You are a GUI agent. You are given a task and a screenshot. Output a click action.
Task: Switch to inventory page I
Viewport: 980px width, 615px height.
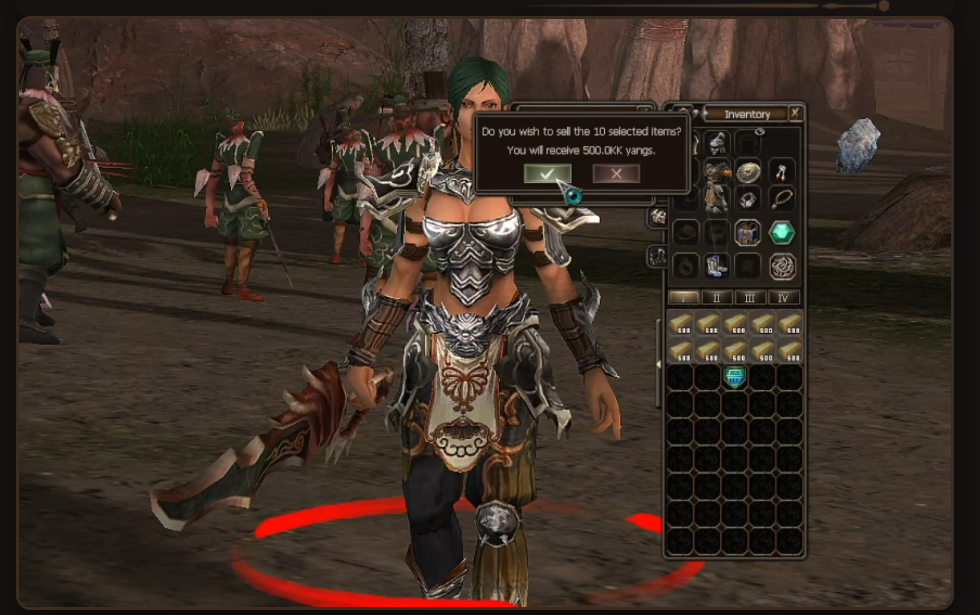(x=683, y=297)
